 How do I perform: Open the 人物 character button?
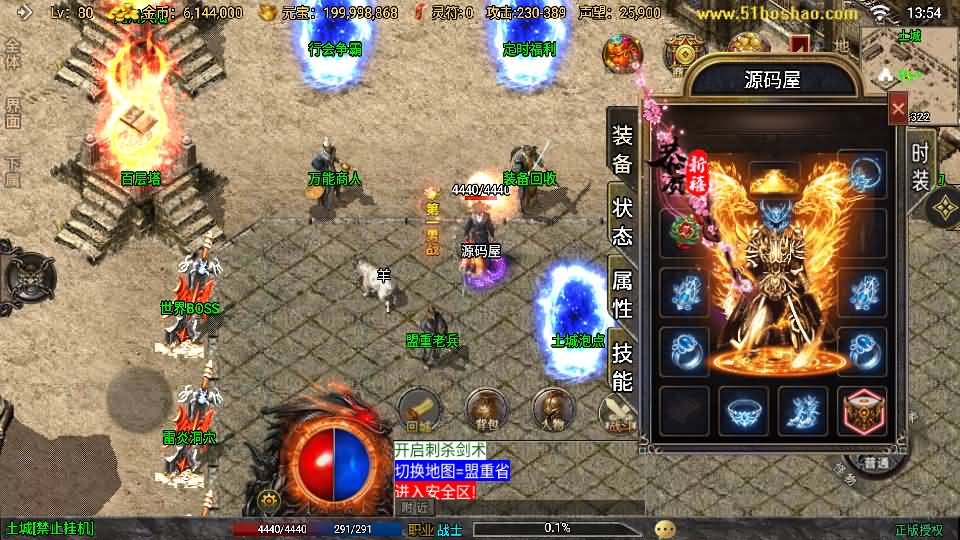coord(552,408)
